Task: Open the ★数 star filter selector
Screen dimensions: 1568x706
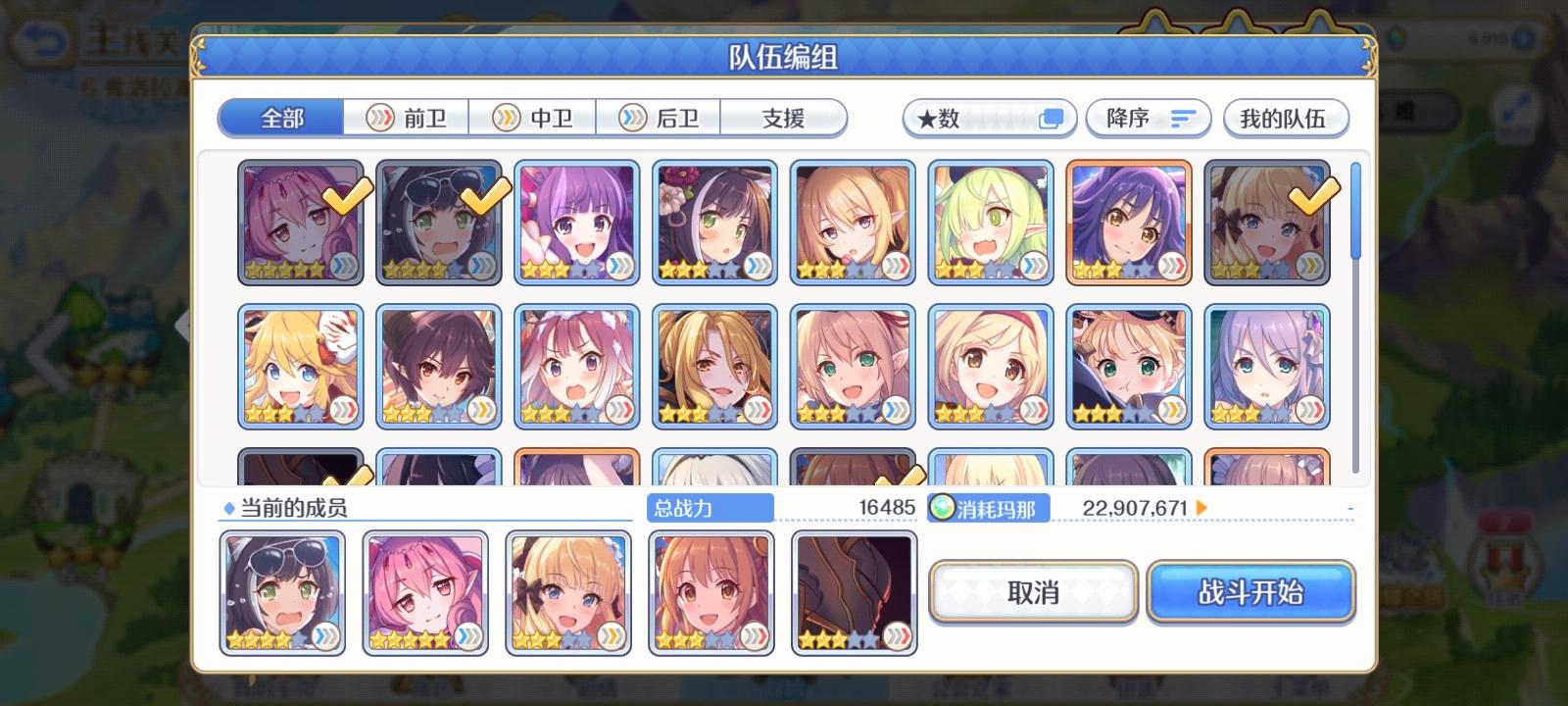Action: [988, 117]
